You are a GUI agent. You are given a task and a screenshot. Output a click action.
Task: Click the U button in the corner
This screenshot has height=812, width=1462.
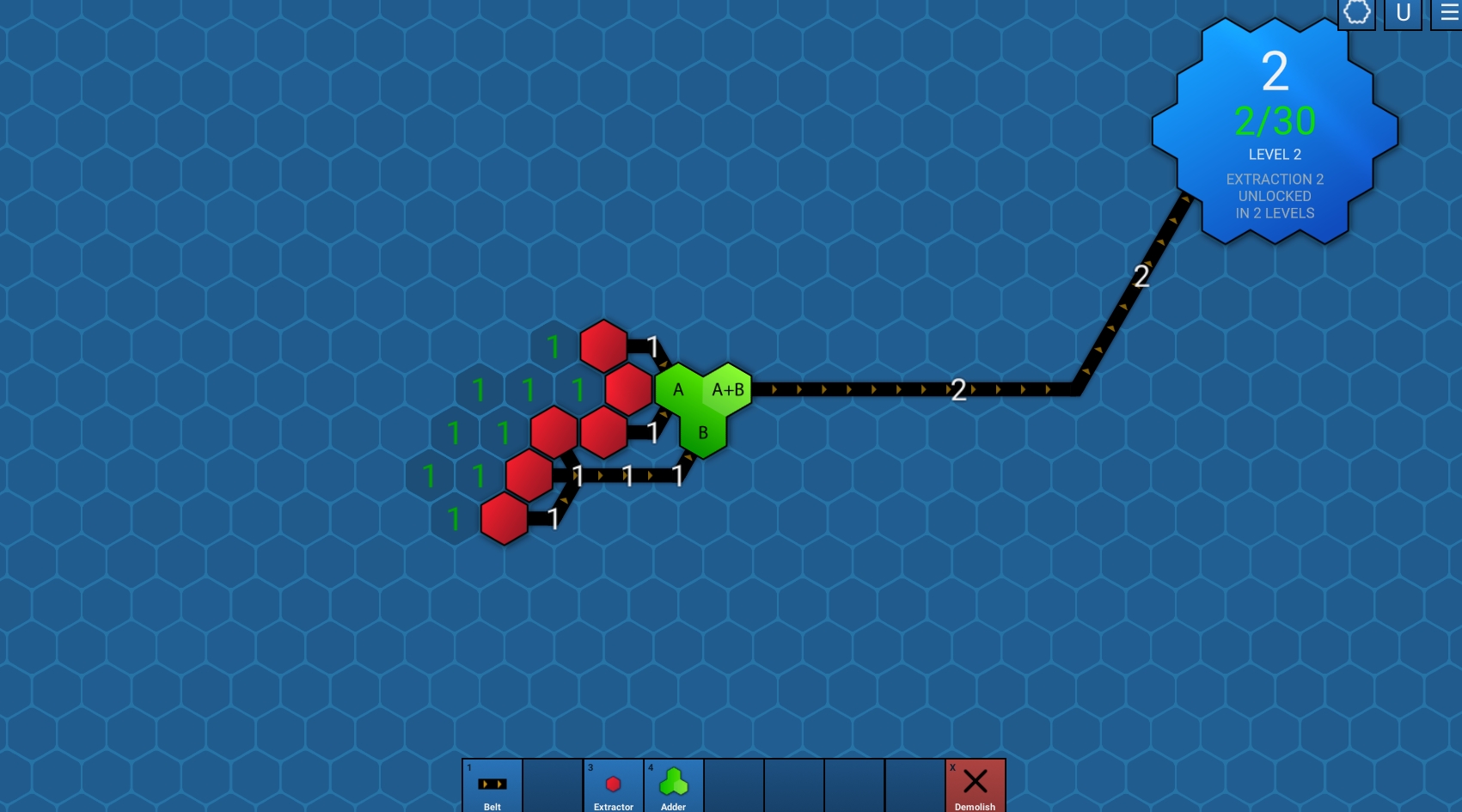(1403, 14)
